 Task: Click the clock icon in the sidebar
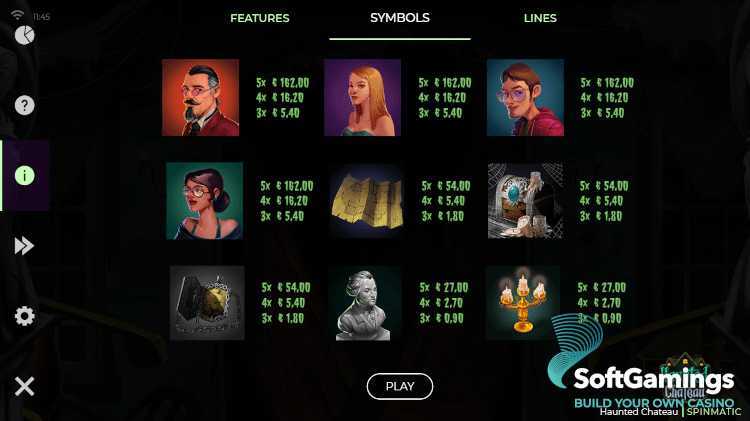point(25,35)
